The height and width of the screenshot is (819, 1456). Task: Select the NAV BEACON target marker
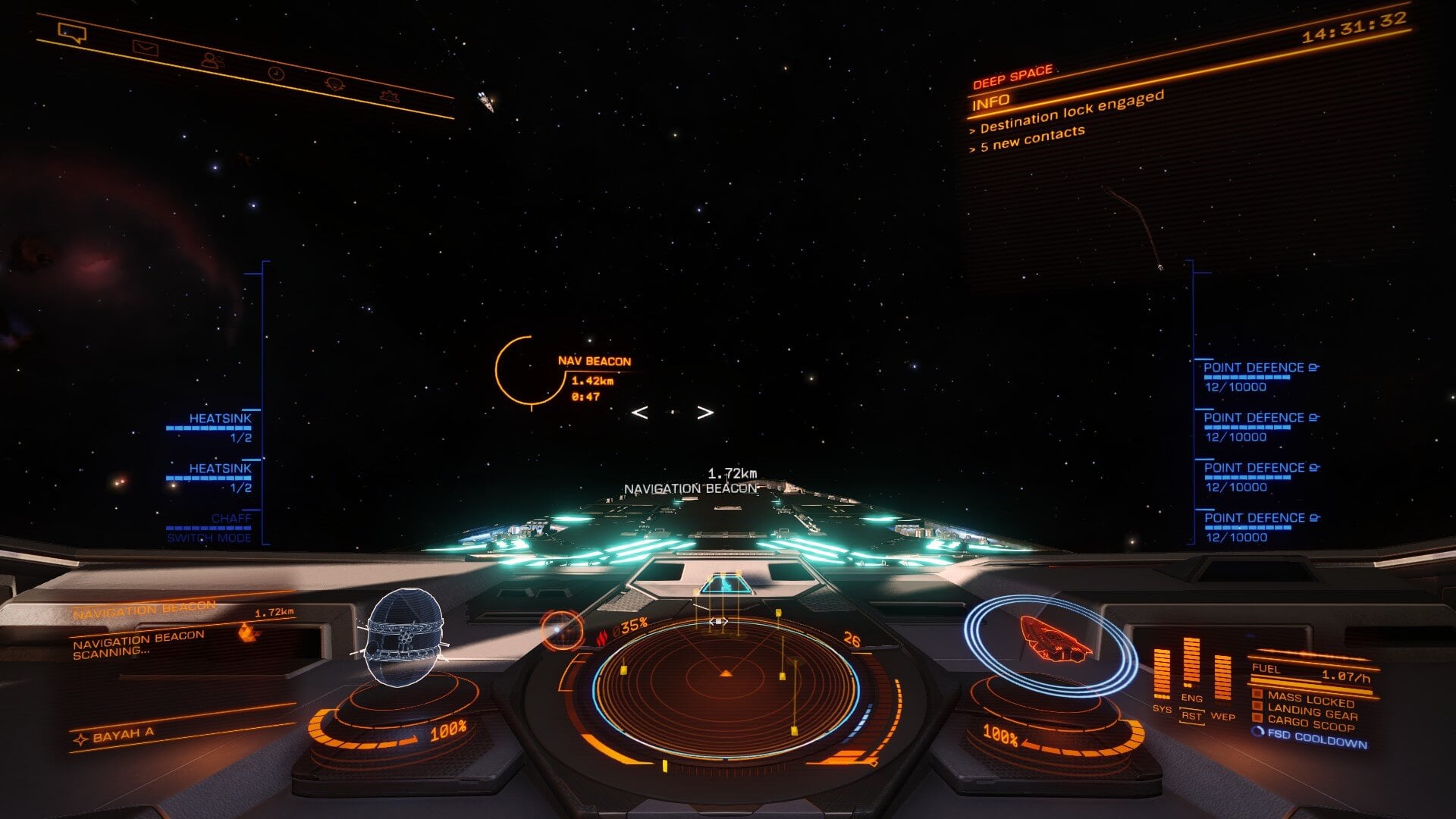coord(520,372)
